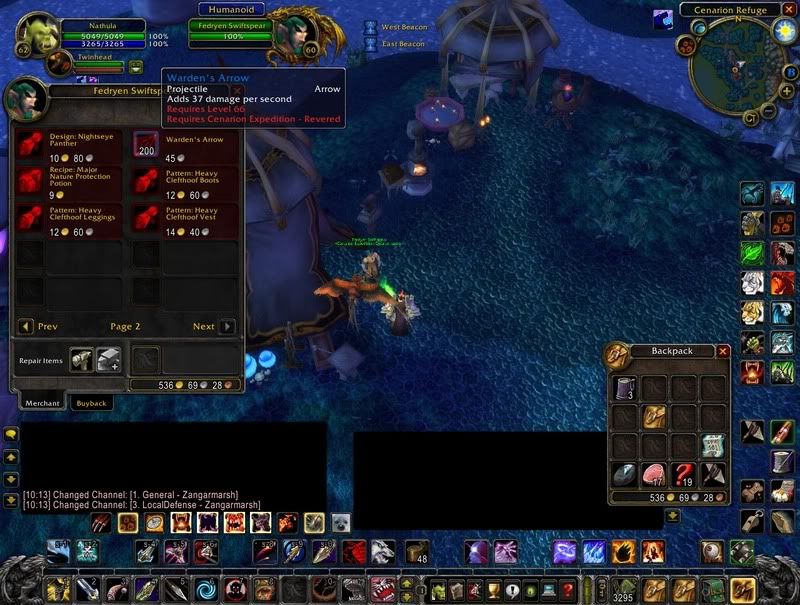Screen dimensions: 800x605
Task: Close the minimap with X button
Action: tap(788, 10)
